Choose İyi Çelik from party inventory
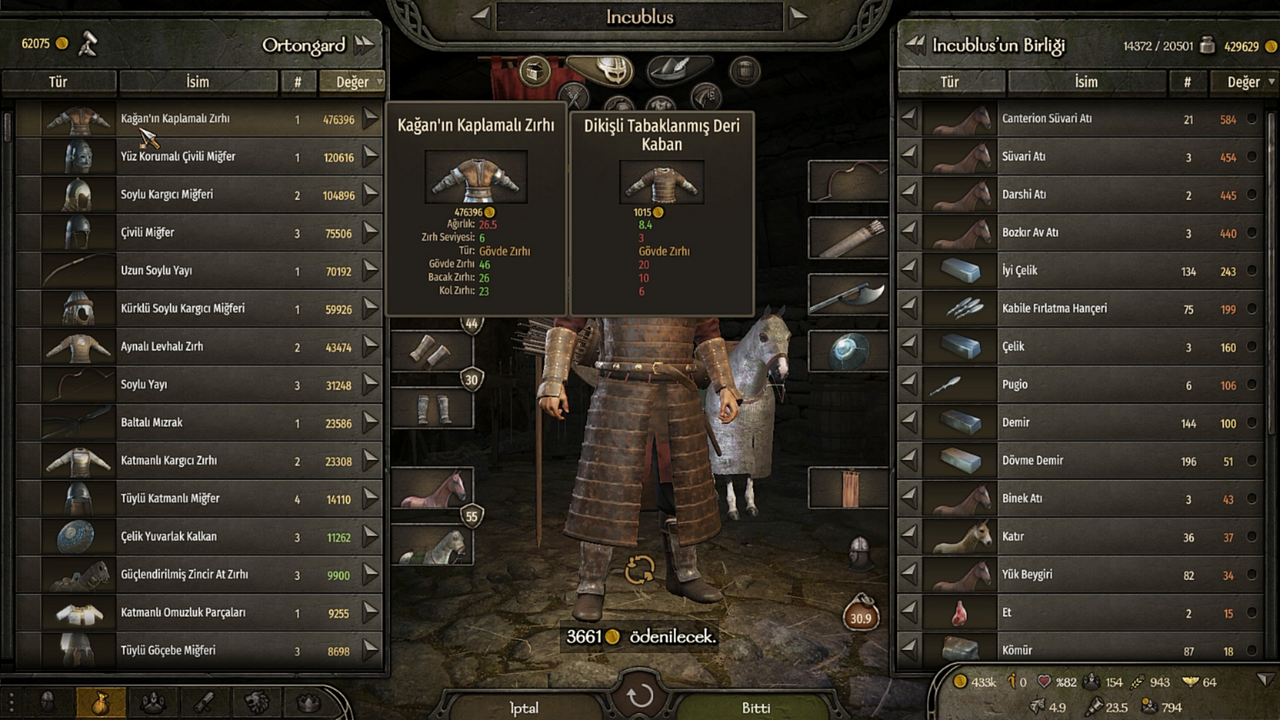 point(1080,271)
